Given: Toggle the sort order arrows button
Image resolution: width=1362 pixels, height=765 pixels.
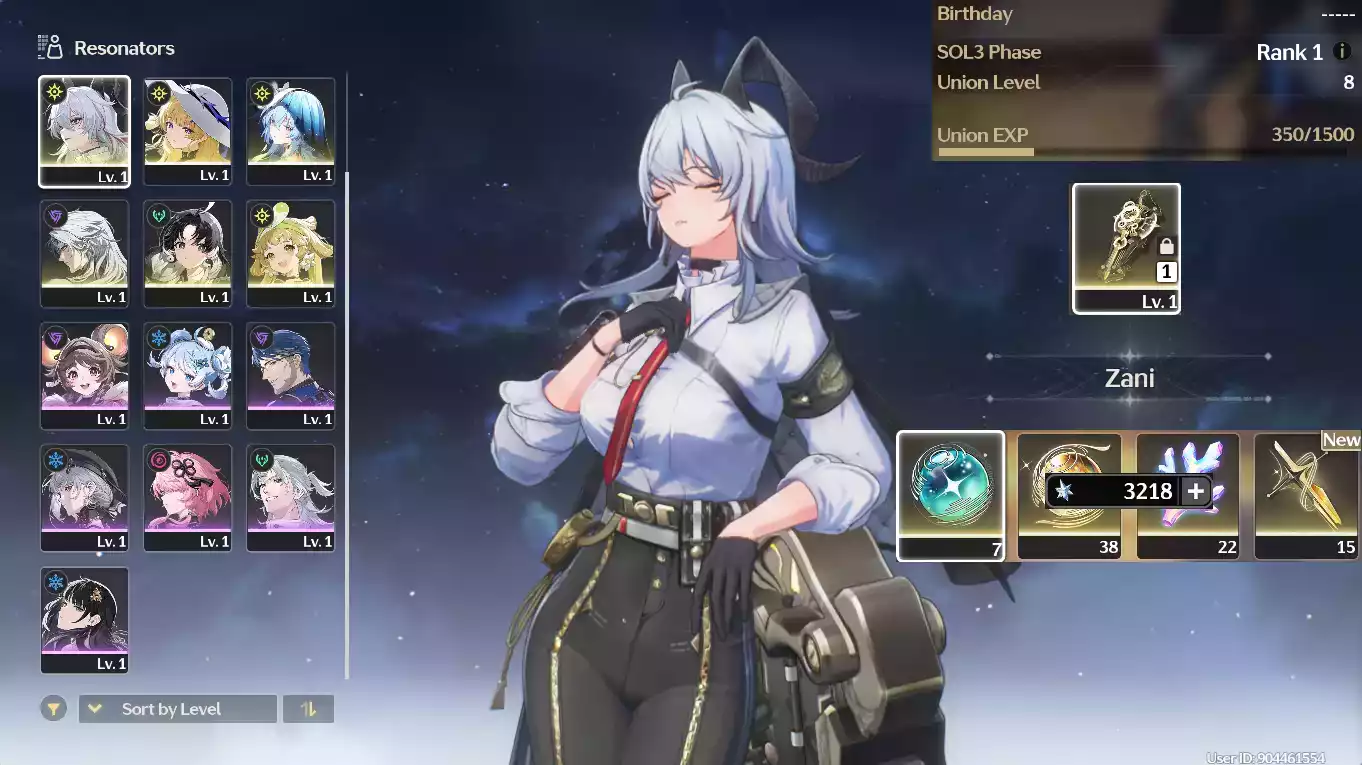Looking at the screenshot, I should coord(308,709).
